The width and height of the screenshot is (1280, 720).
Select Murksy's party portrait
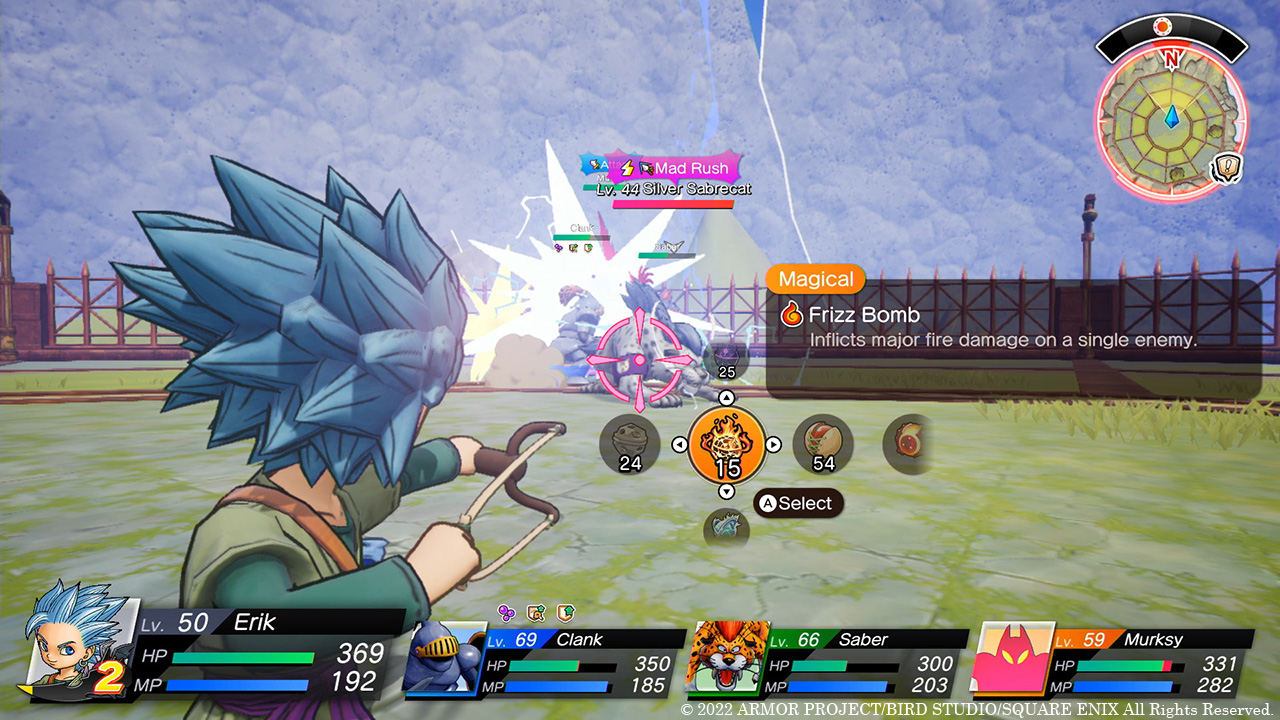coord(1012,657)
